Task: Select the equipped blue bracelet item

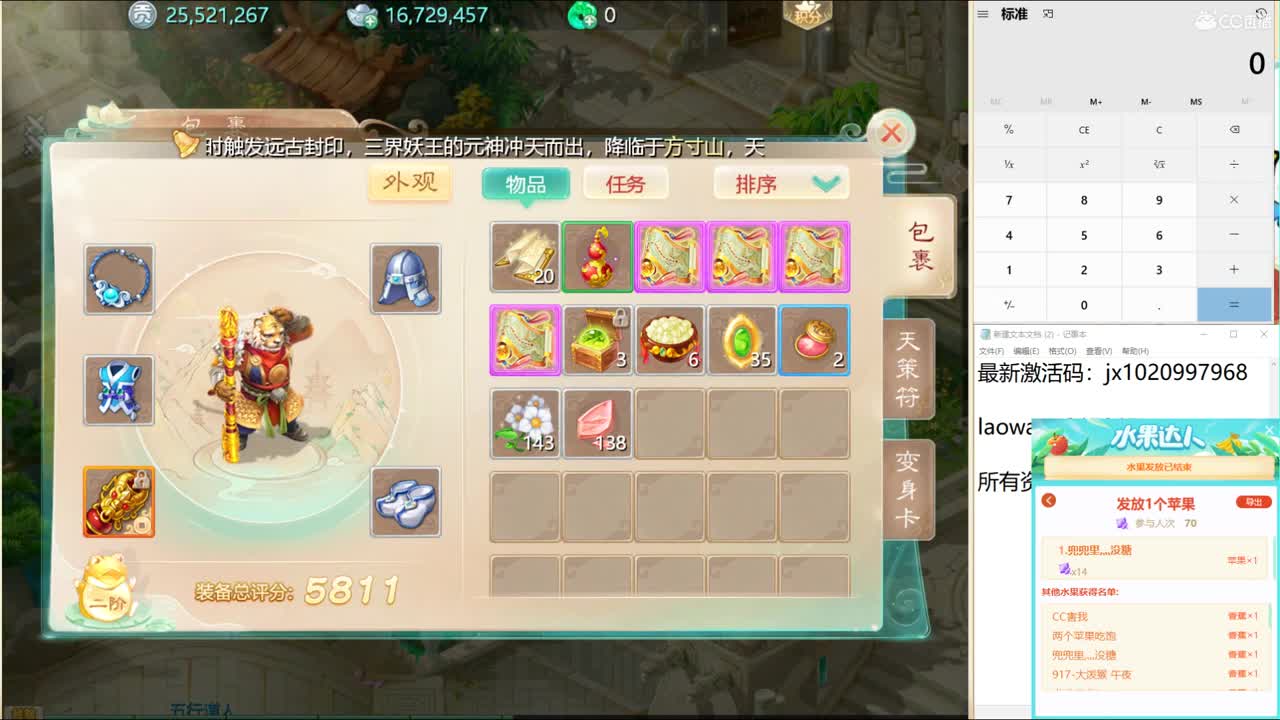Action: click(x=119, y=278)
